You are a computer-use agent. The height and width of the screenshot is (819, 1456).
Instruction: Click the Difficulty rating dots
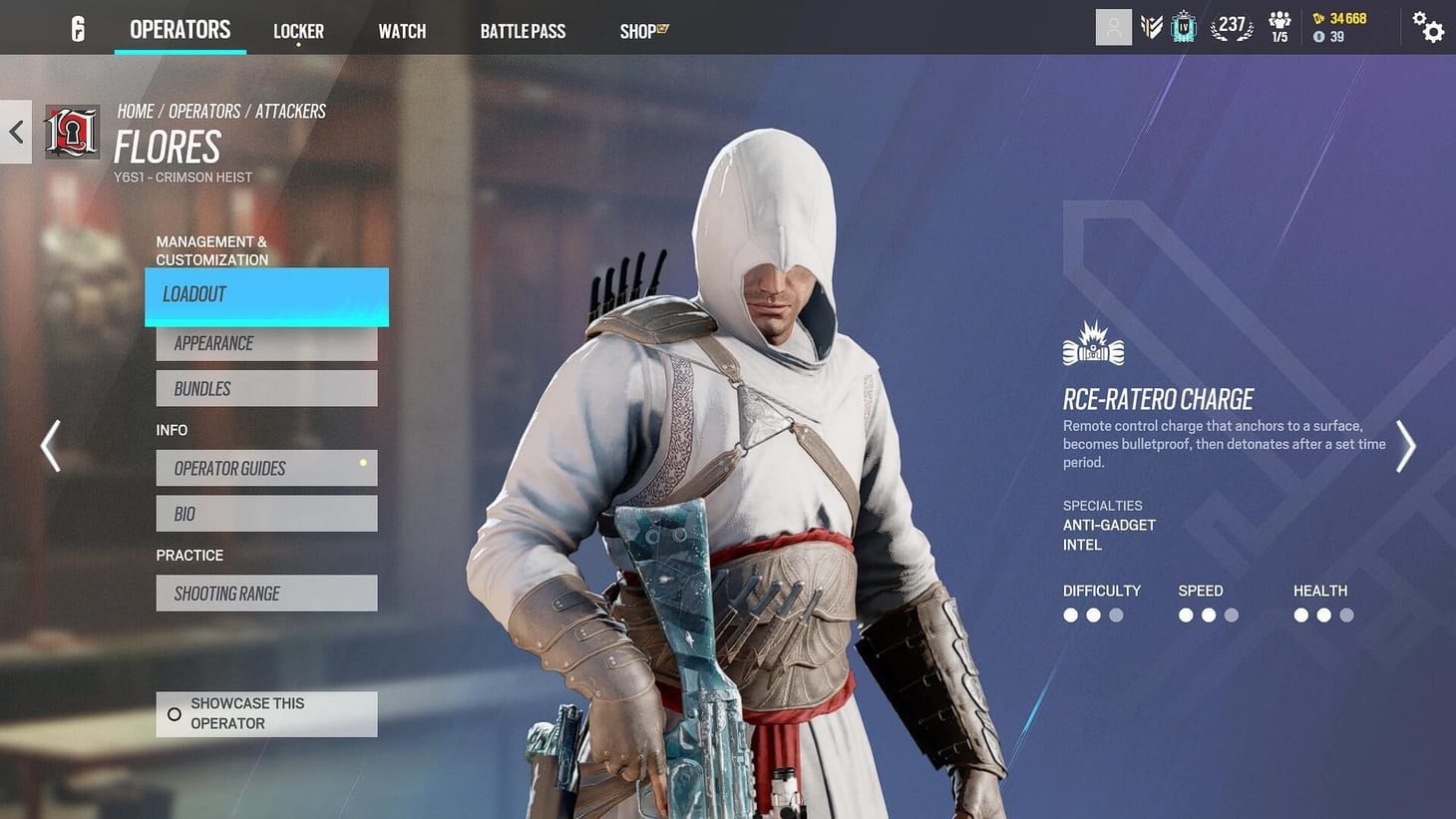(1092, 615)
